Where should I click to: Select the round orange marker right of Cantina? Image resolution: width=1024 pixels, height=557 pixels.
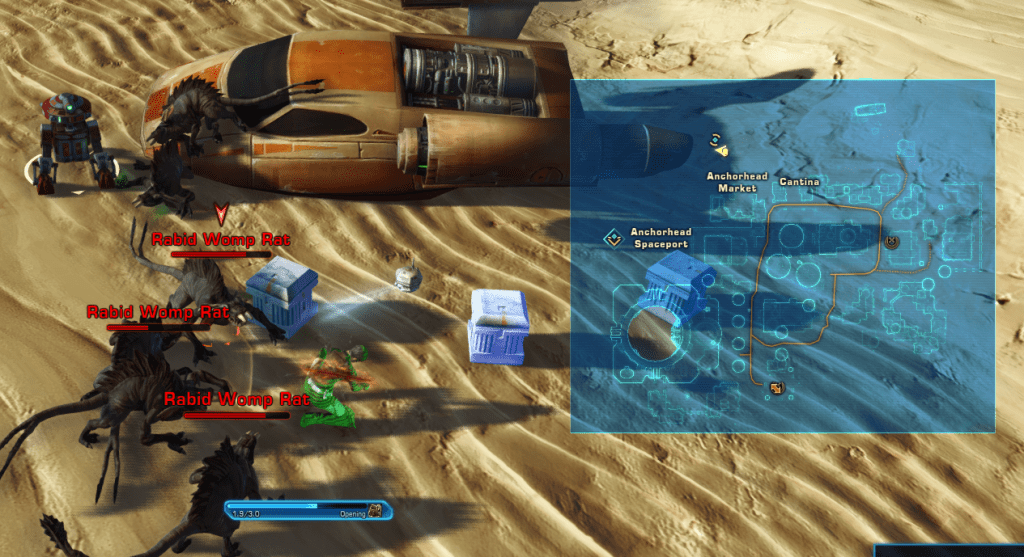point(892,241)
